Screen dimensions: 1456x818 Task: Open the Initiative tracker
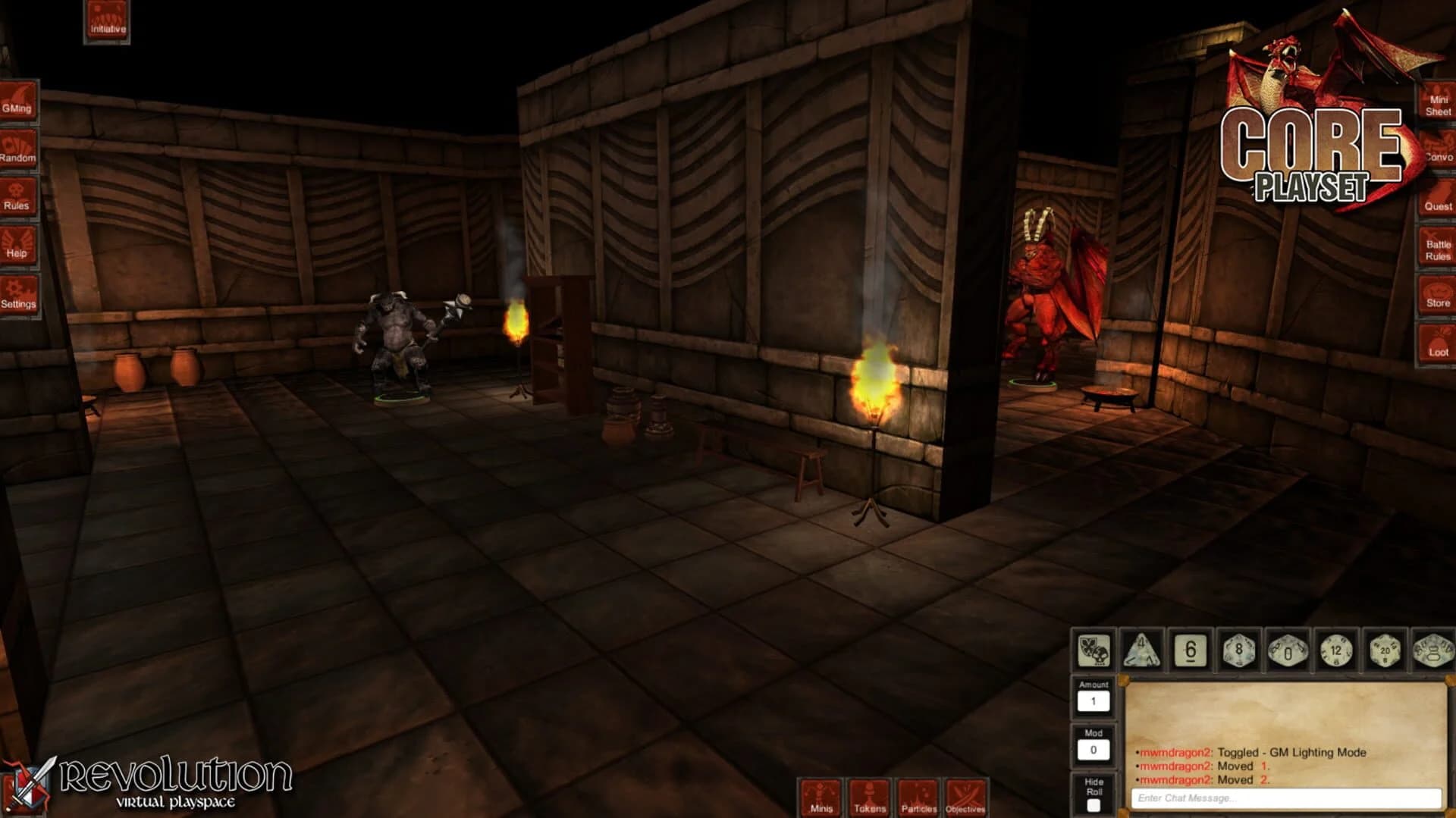click(106, 19)
